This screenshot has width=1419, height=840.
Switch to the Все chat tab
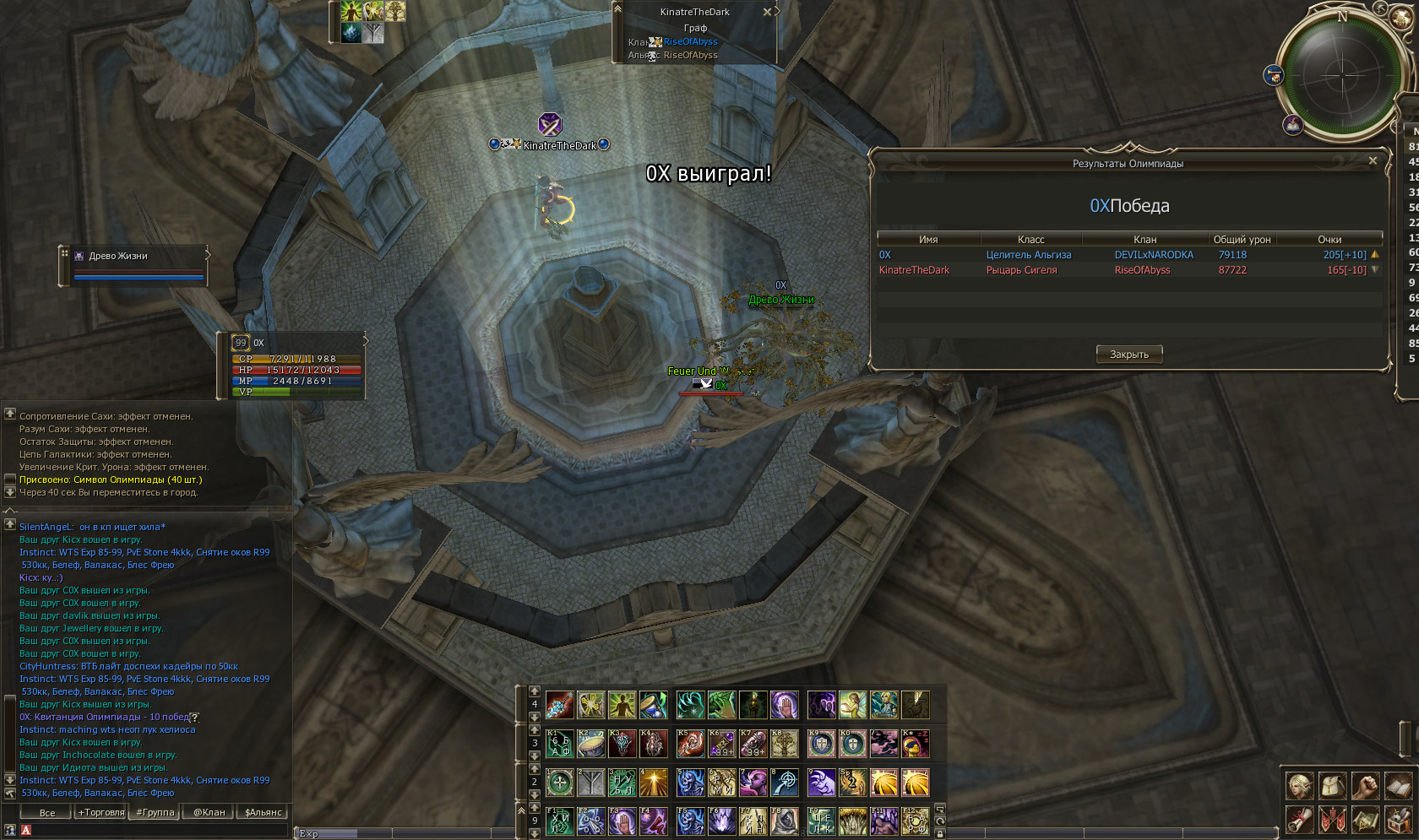click(x=47, y=813)
